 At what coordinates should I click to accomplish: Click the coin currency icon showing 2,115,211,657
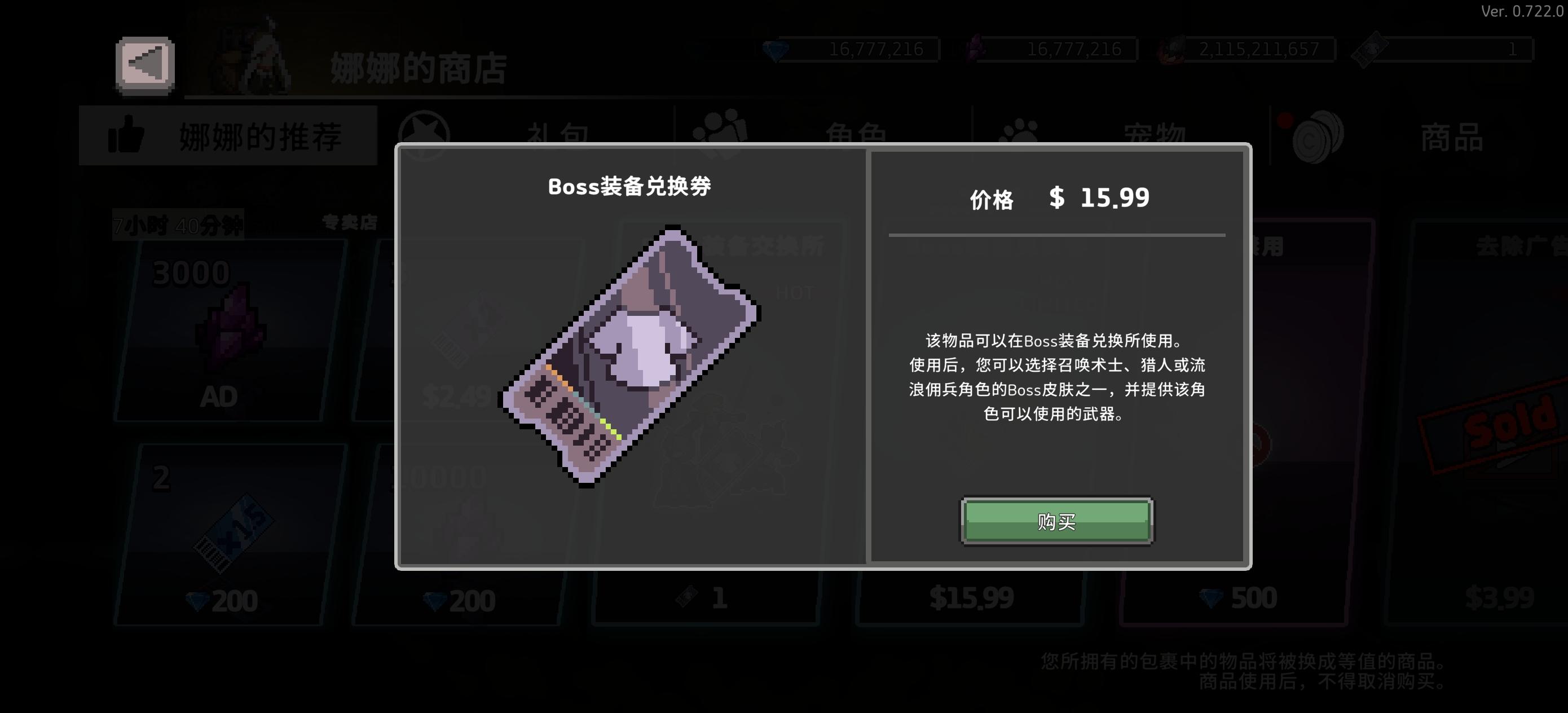coord(1174,50)
